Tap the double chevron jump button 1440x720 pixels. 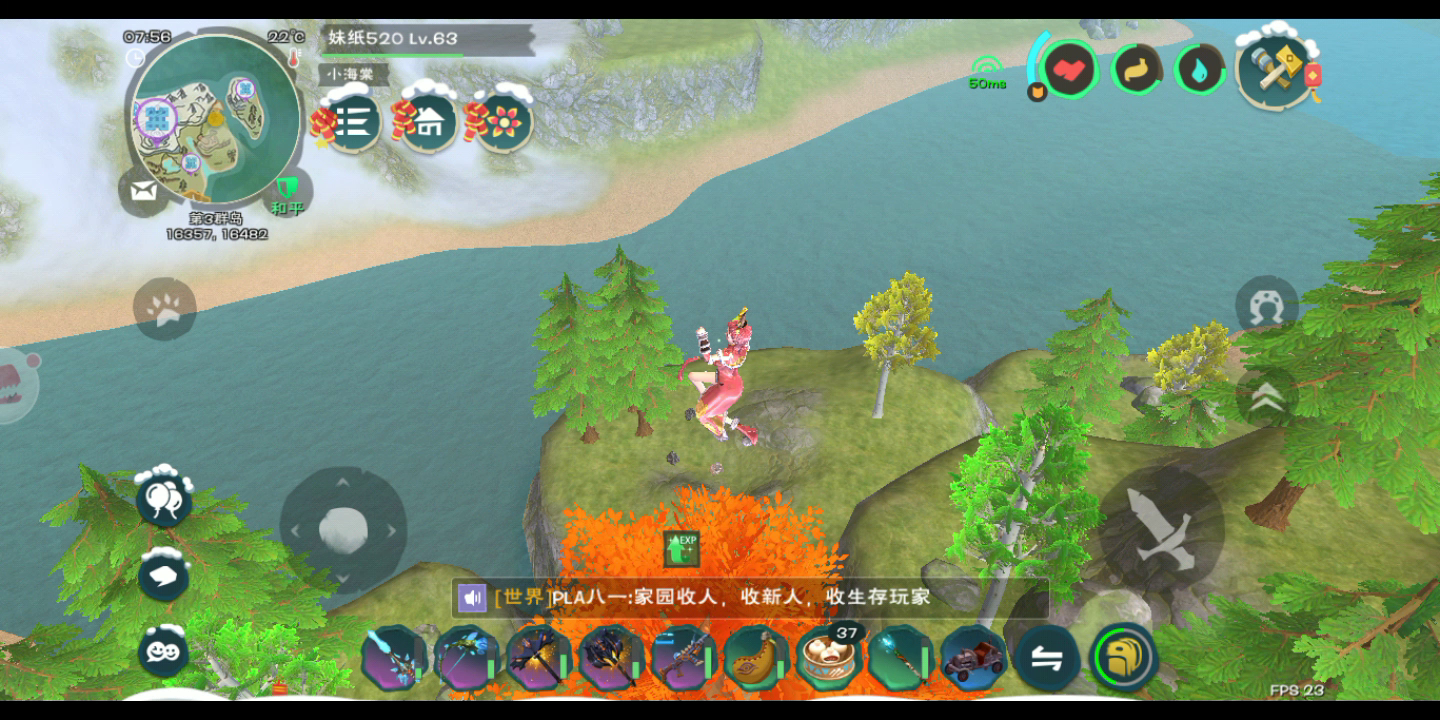1266,398
